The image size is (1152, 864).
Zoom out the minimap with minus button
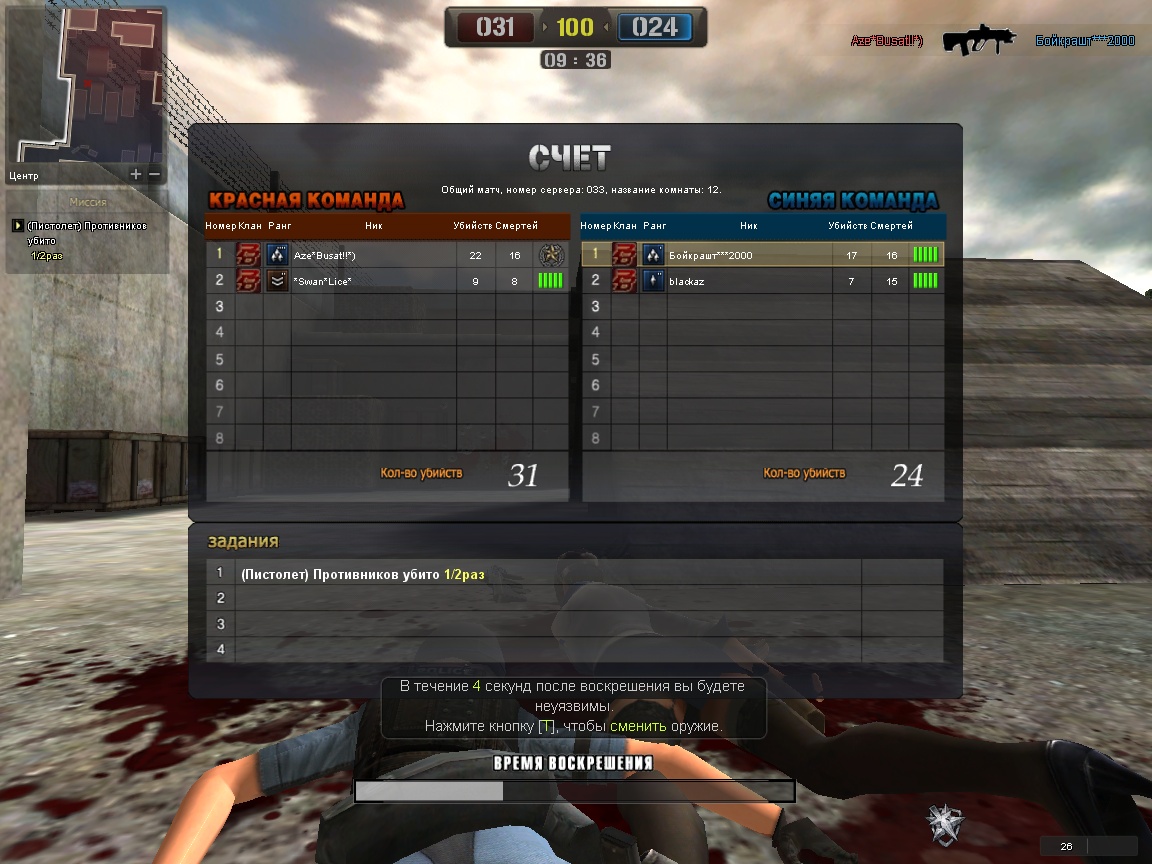(x=155, y=174)
